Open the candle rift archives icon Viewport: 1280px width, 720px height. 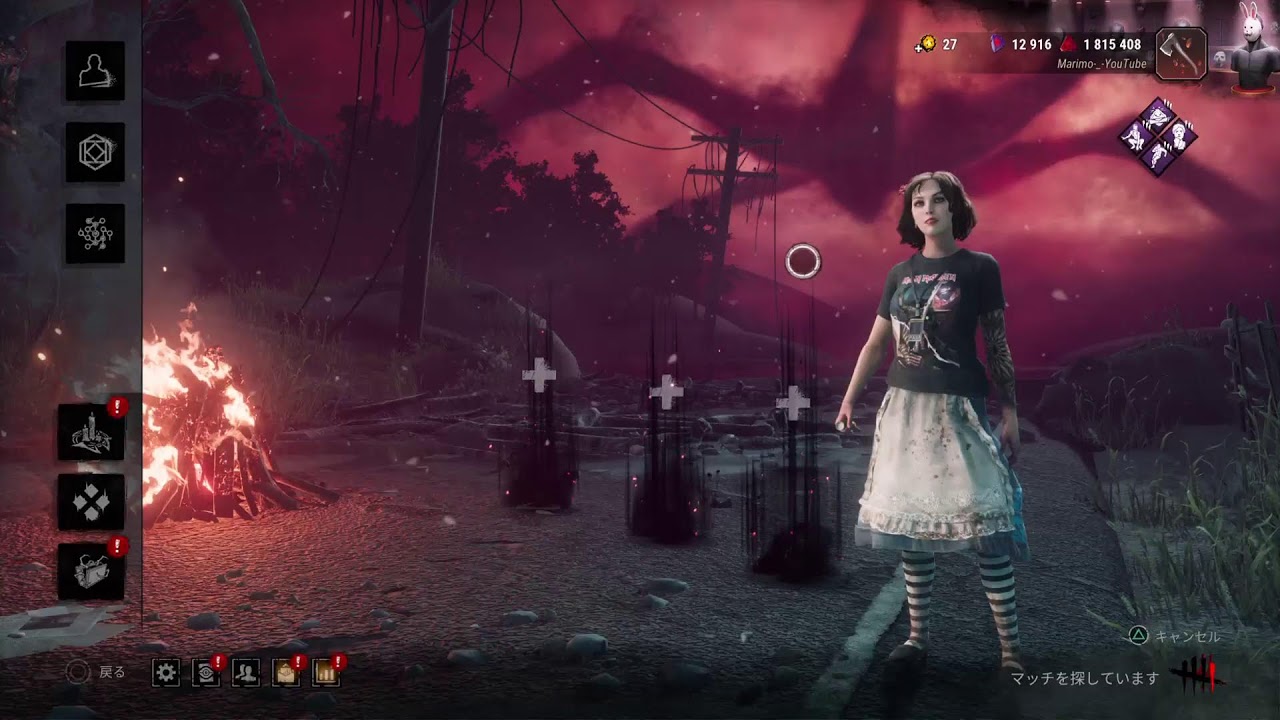pyautogui.click(x=91, y=432)
